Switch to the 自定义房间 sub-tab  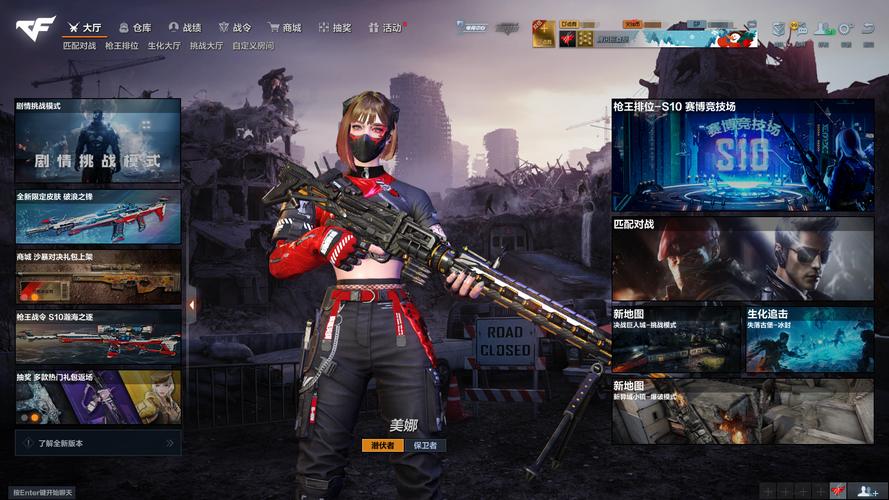pyautogui.click(x=252, y=46)
